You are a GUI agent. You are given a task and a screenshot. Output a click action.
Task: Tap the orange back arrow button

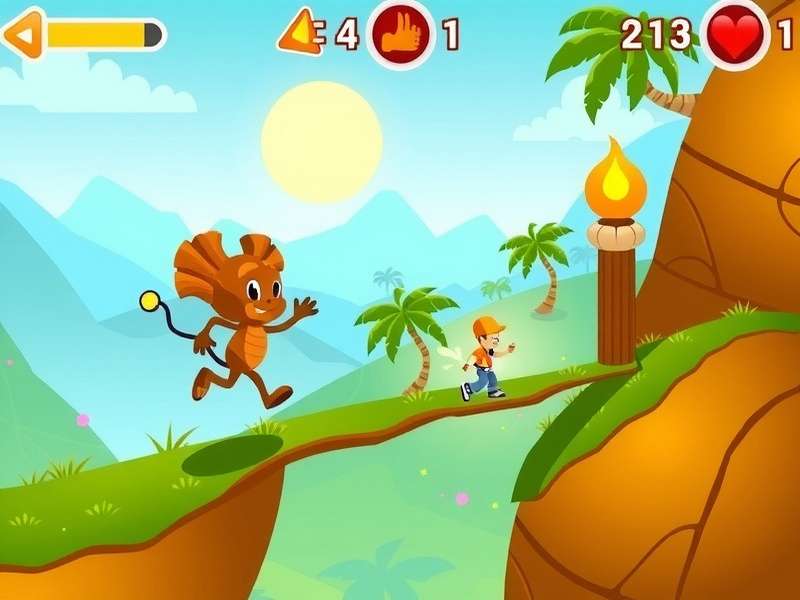(x=23, y=34)
